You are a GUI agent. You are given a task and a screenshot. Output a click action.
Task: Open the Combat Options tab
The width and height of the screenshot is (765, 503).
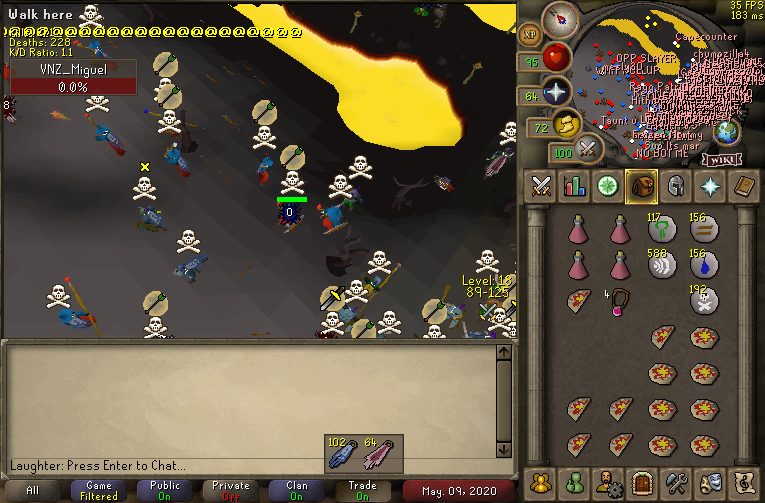tap(541, 186)
